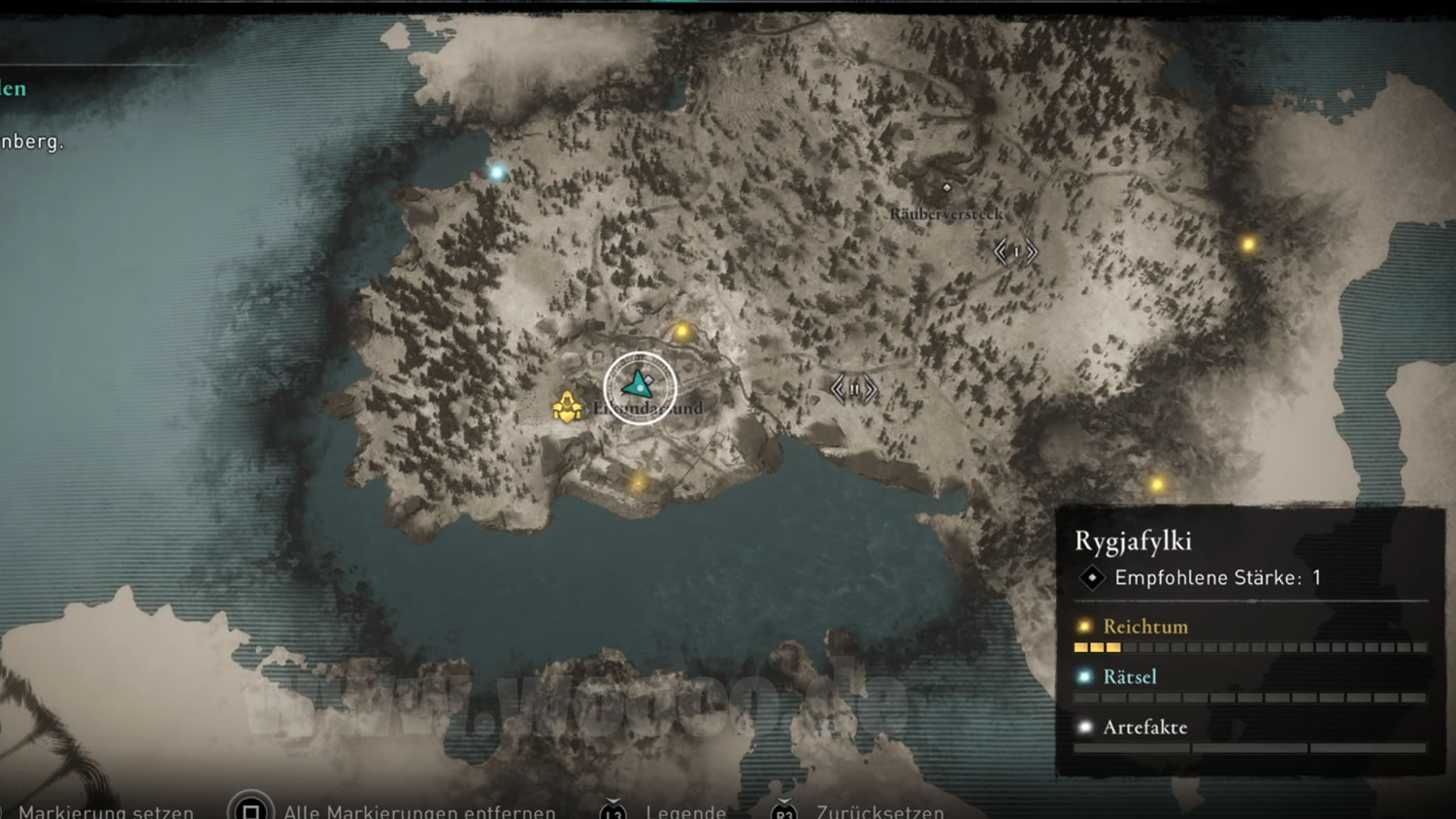Show Artefakte entry in the region panel
Image resolution: width=1456 pixels, height=819 pixels.
coord(1144,728)
